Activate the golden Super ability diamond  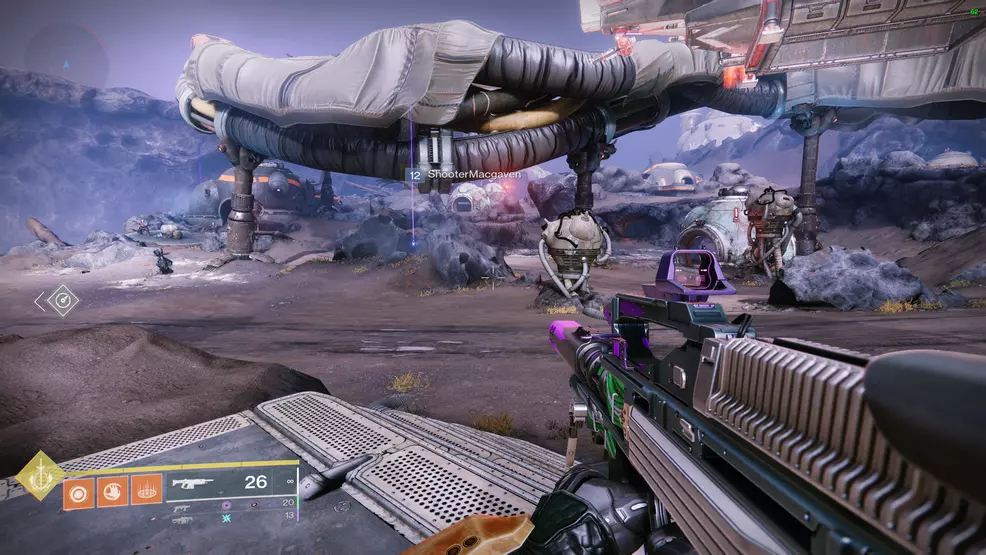[x=39, y=477]
